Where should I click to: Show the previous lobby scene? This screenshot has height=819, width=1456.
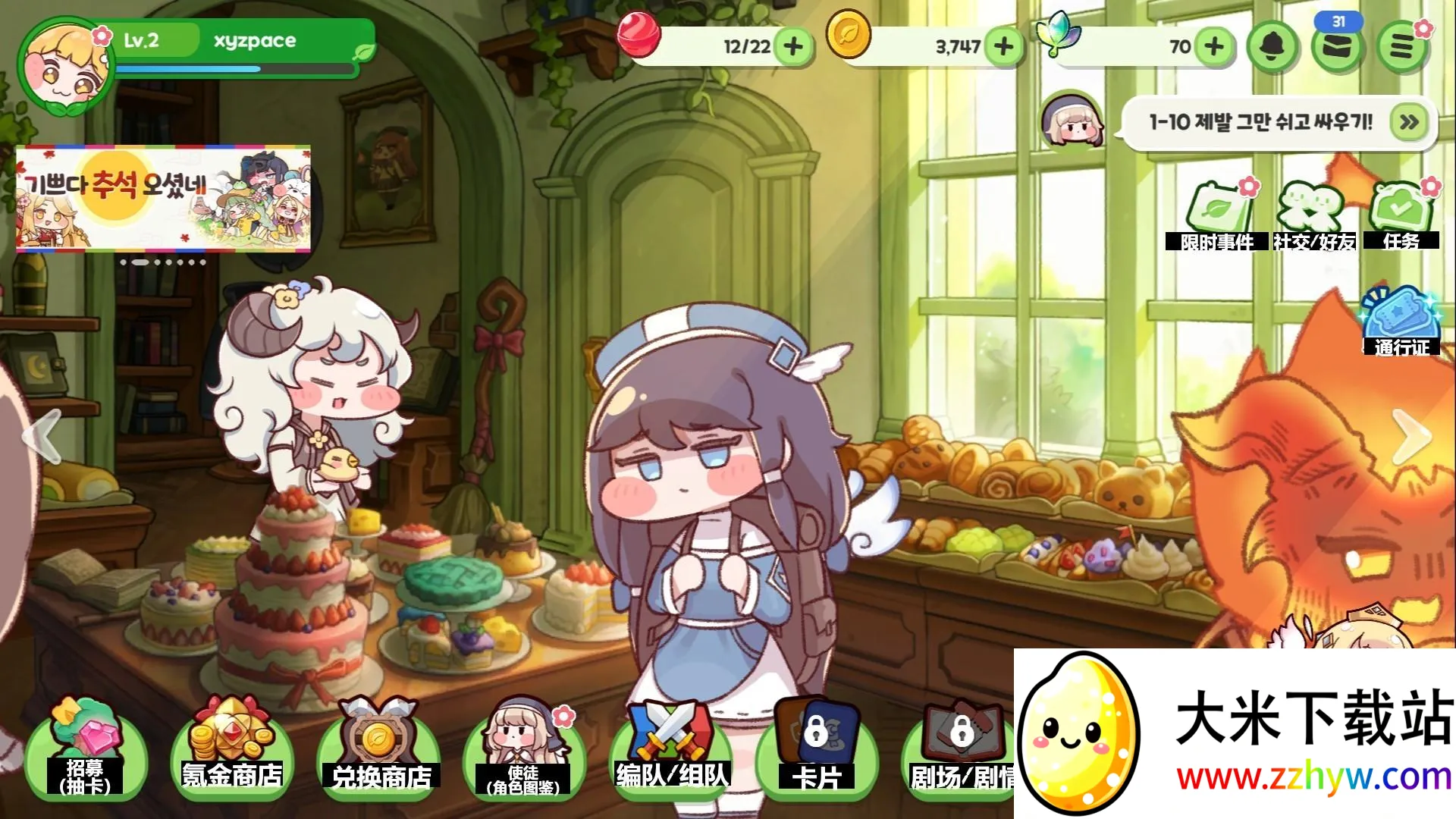pos(42,436)
